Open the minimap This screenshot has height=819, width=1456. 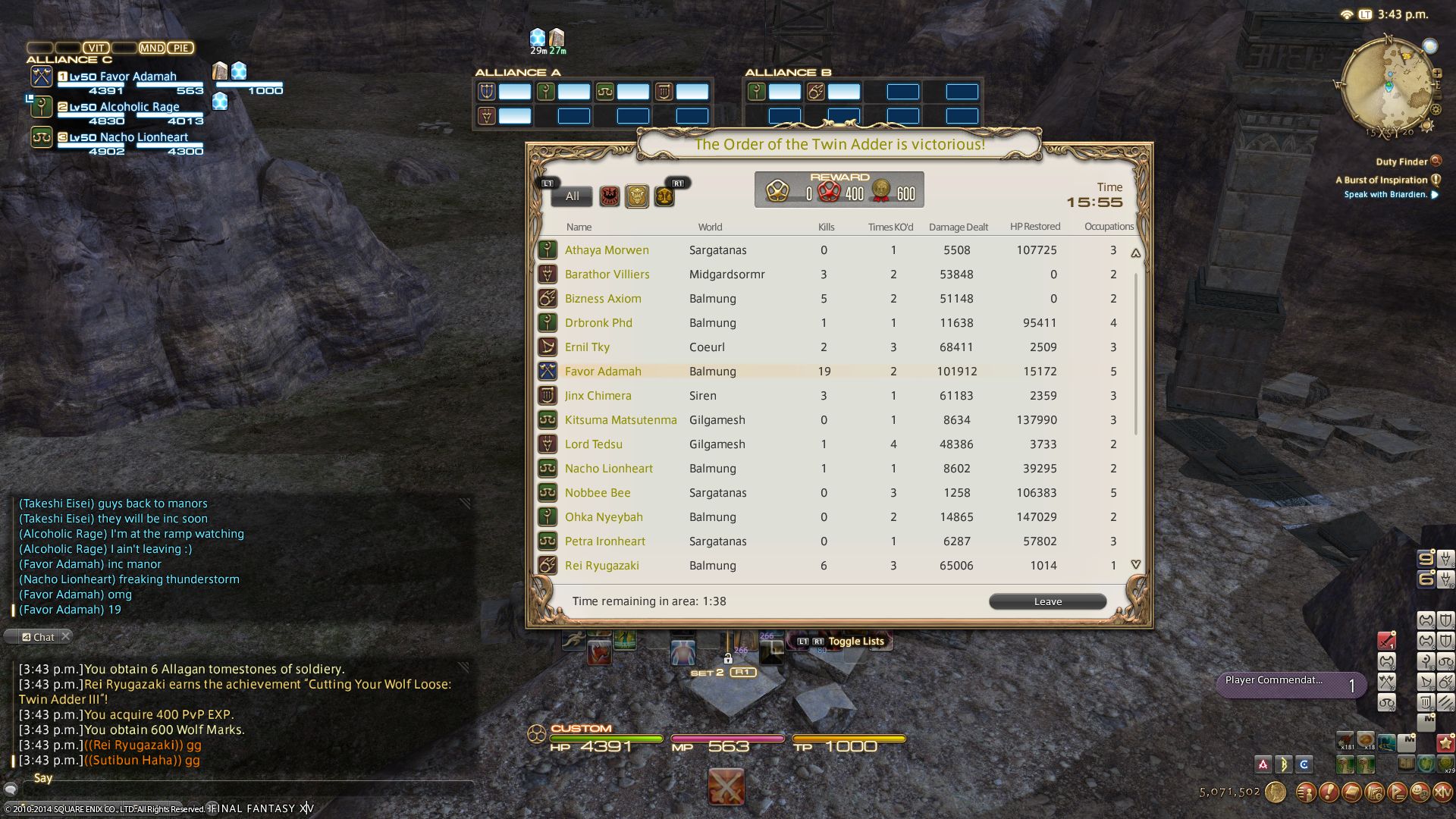coord(1385,85)
